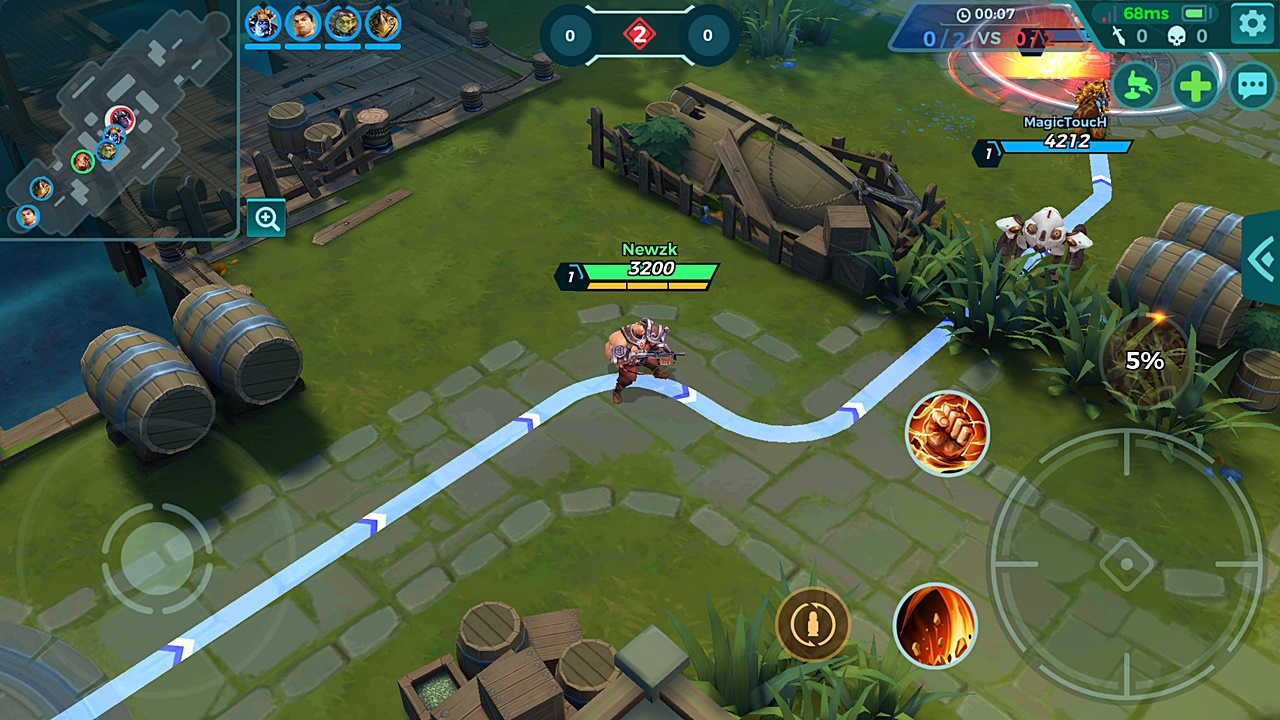
Task: Open the settings gear menu
Action: (x=1252, y=23)
